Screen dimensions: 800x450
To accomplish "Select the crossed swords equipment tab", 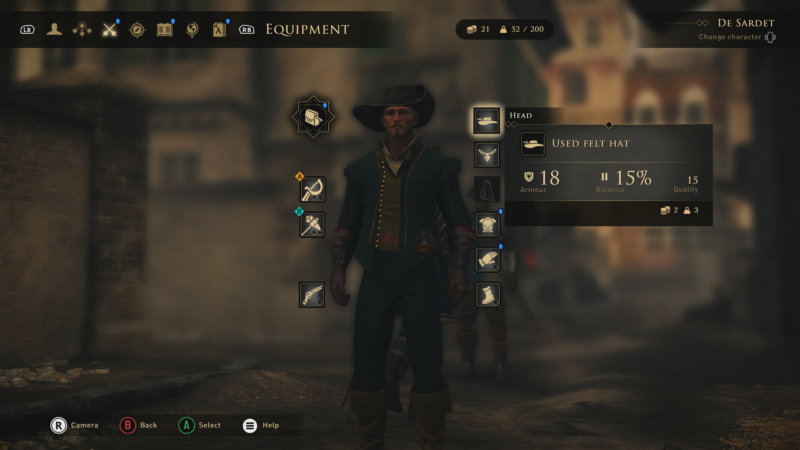I will 110,29.
